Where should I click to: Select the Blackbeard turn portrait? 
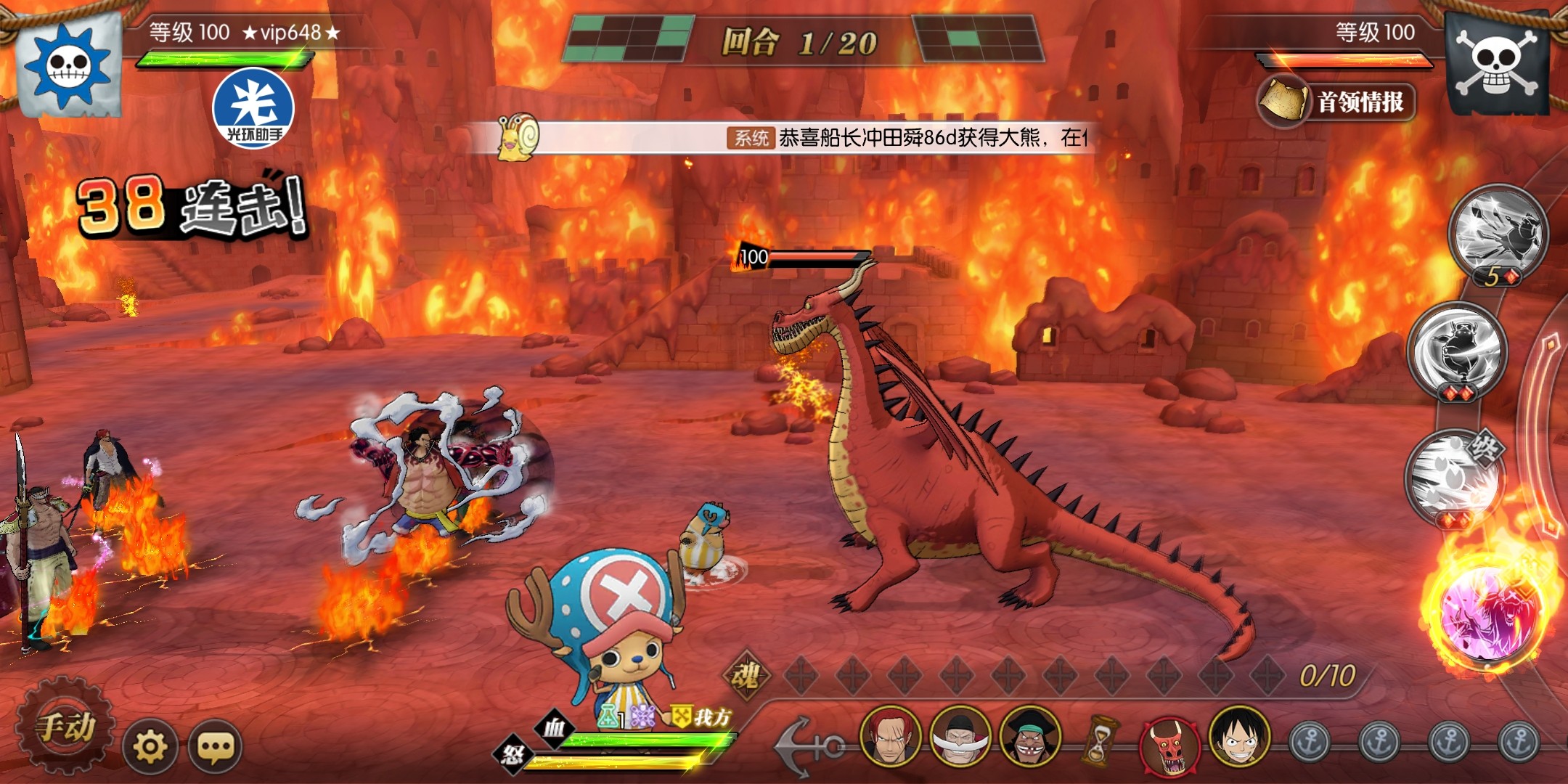[1030, 737]
